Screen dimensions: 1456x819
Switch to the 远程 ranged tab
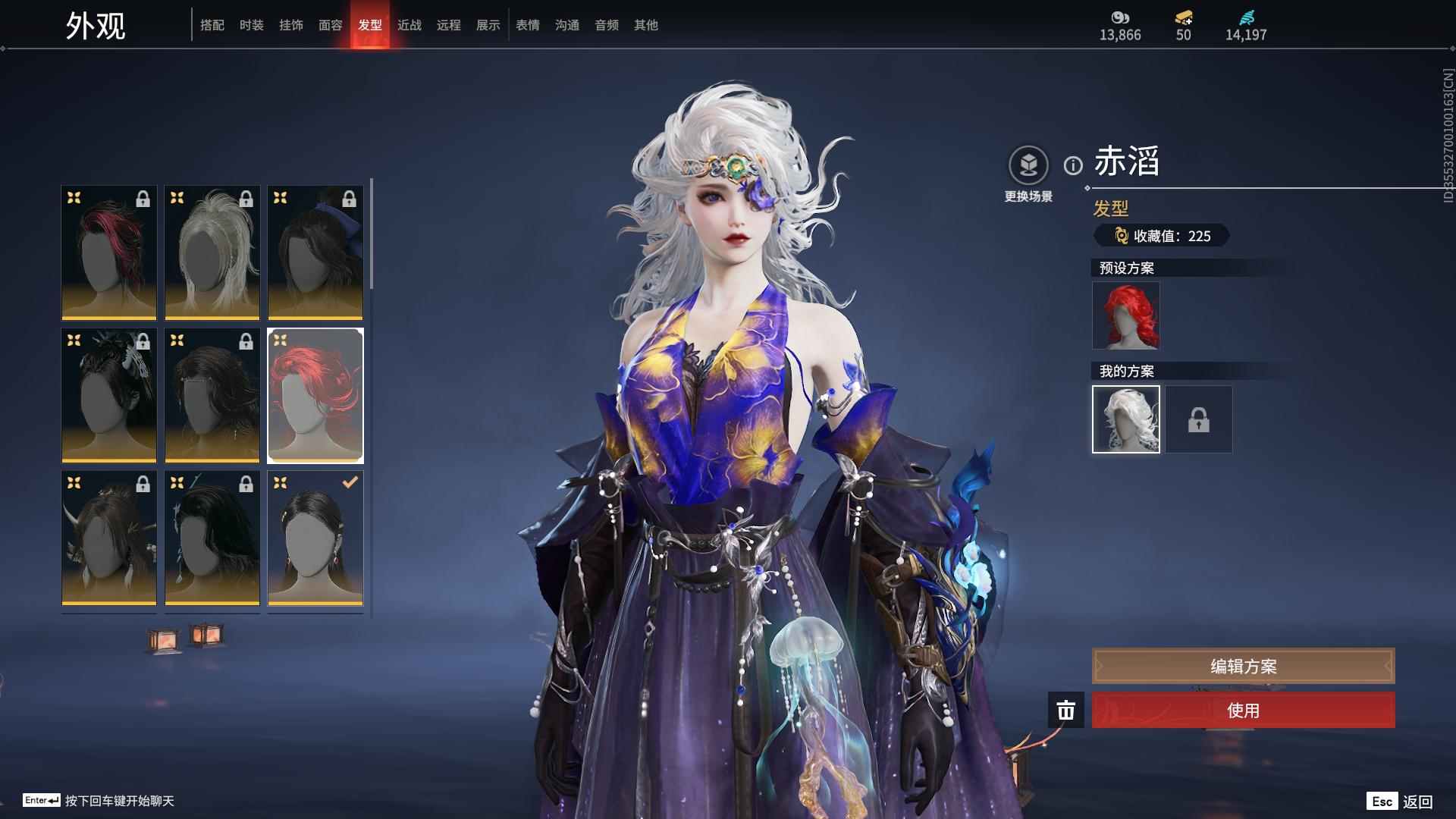[x=449, y=25]
